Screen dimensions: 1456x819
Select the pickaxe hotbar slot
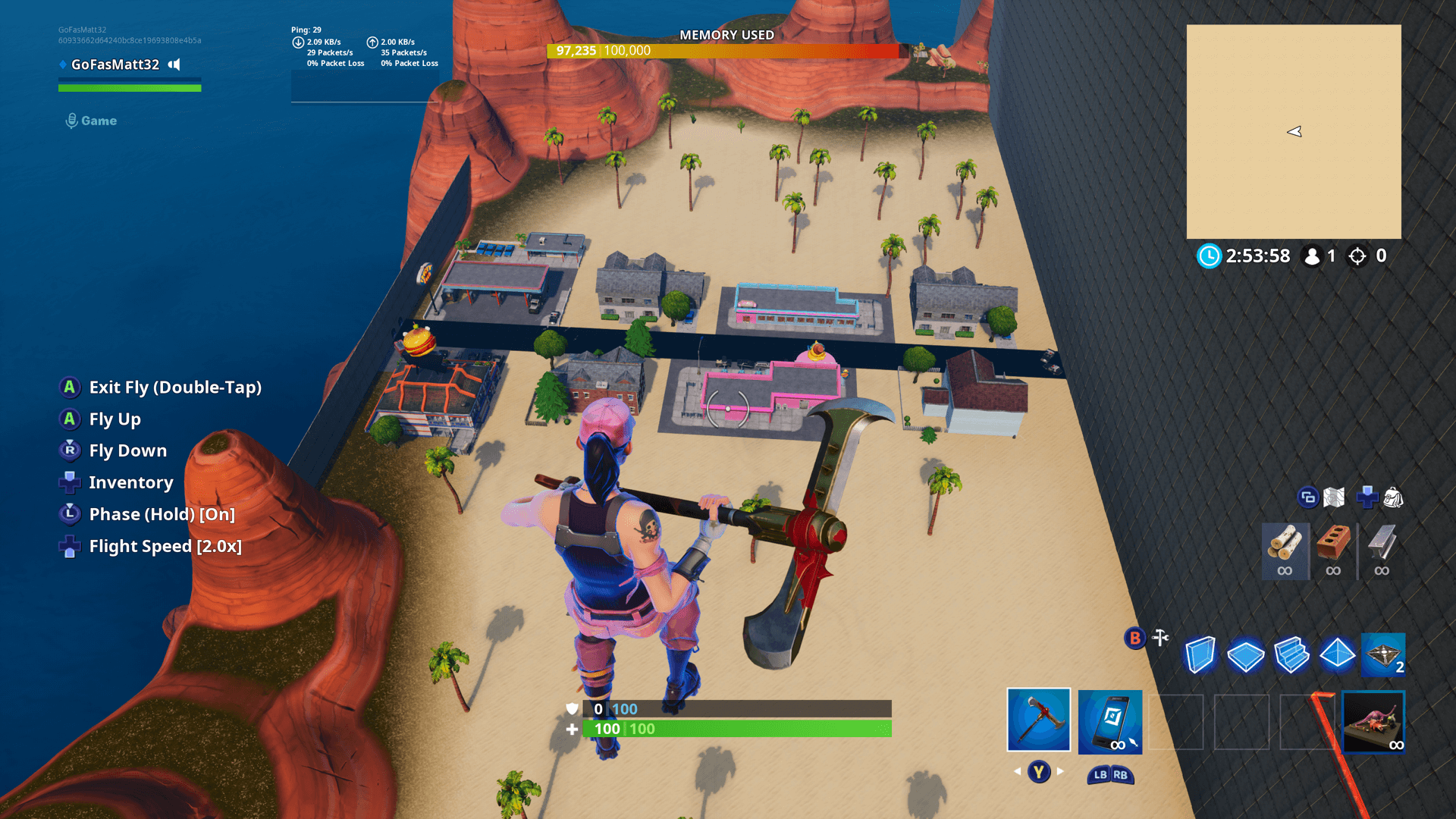1038,719
